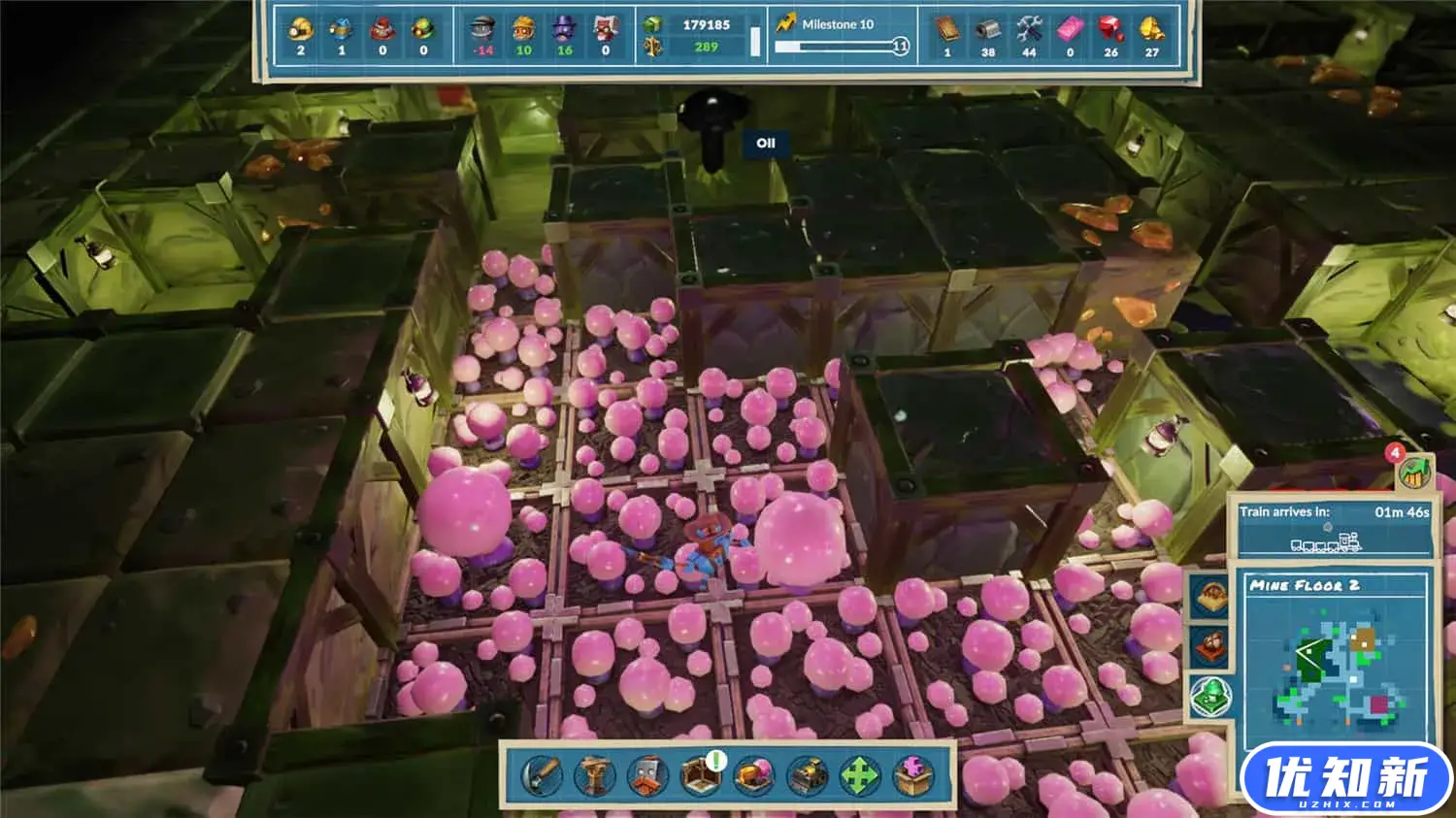The height and width of the screenshot is (818, 1456).
Task: Switch to the red ore floor tab
Action: coord(1210,644)
